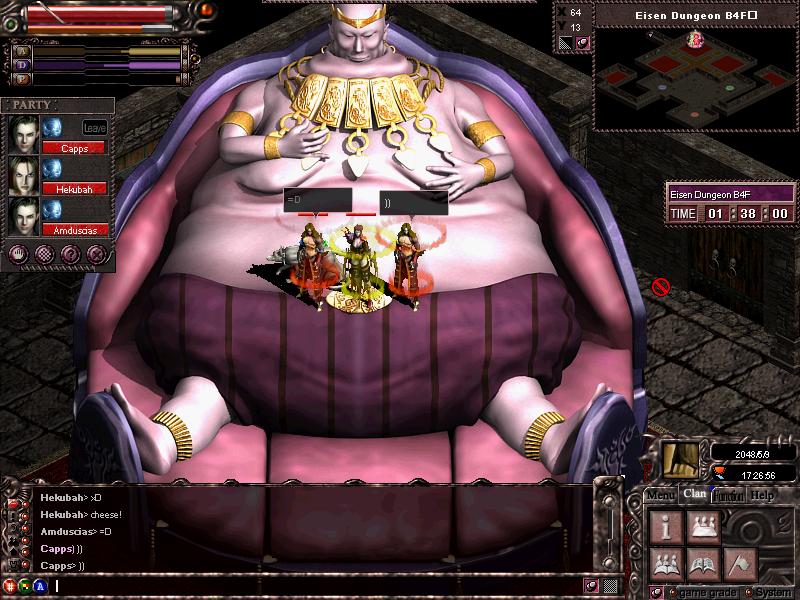Click the clan flag icon
Screen dimensions: 800x600
[741, 562]
